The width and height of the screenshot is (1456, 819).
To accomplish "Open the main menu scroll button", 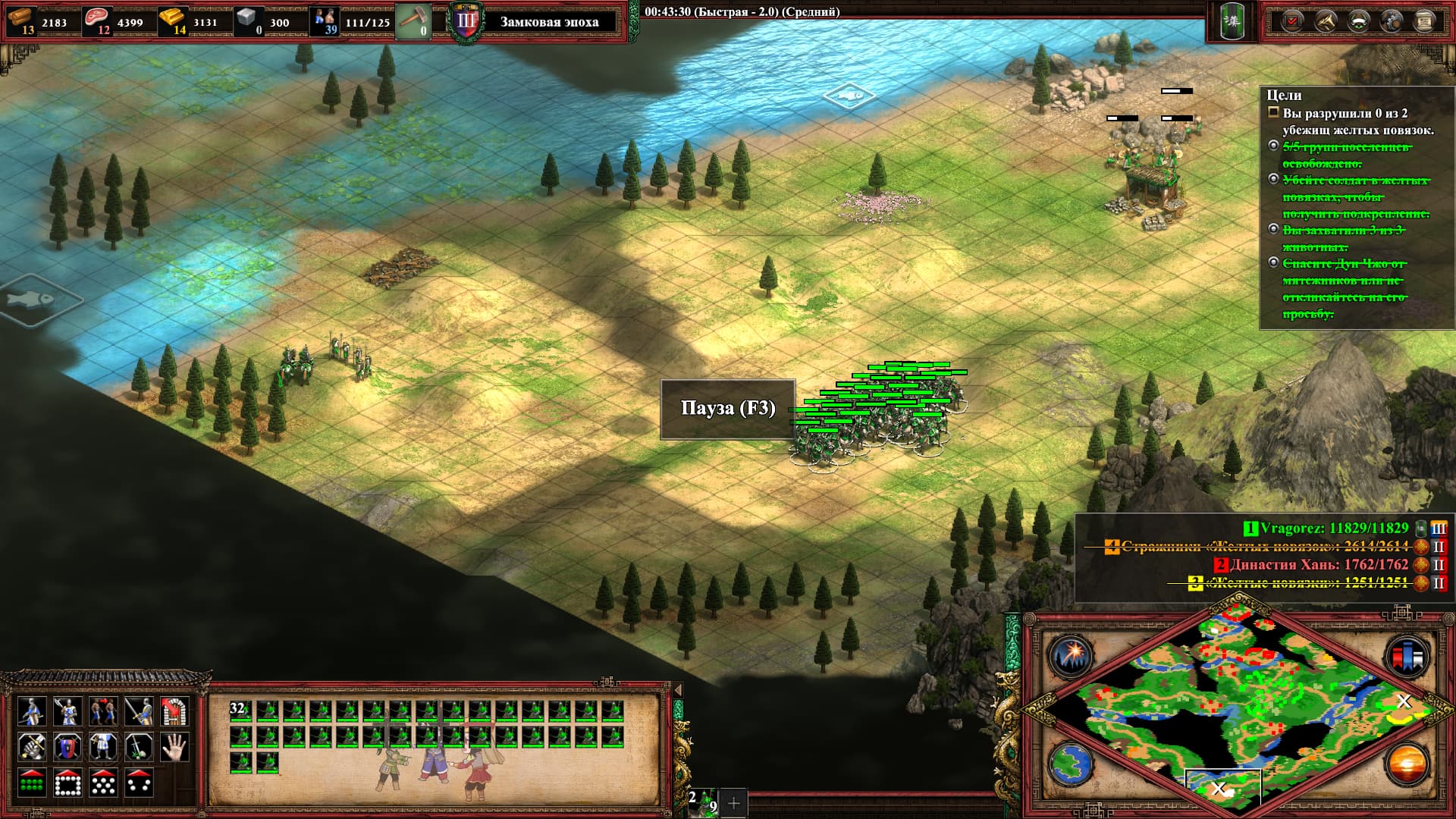I will 1425,21.
